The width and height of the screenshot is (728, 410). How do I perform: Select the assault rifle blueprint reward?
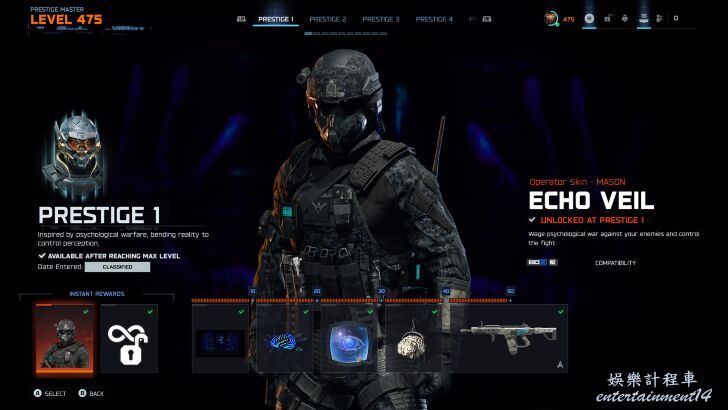[508, 338]
